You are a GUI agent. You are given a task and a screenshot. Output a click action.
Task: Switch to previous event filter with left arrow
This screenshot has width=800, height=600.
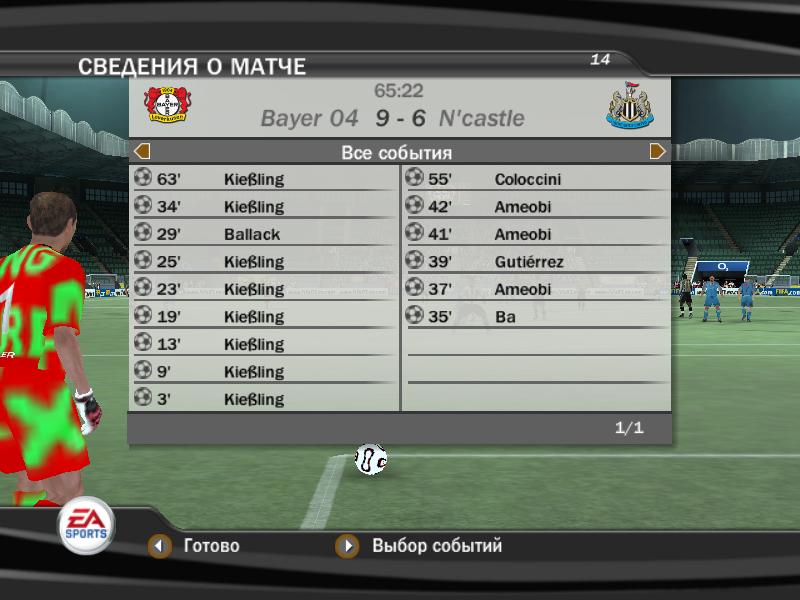coord(142,152)
